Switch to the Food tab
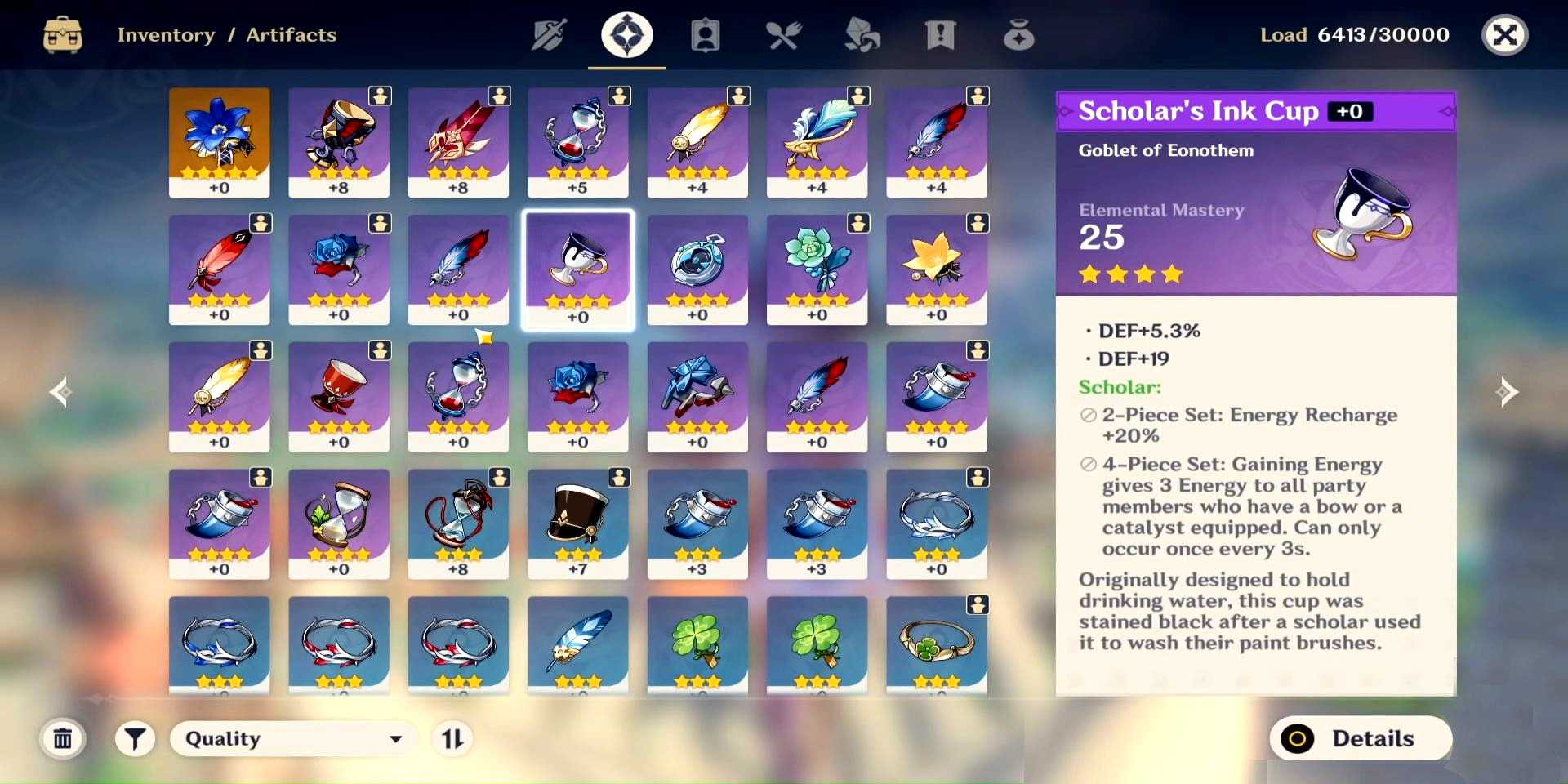 pyautogui.click(x=783, y=35)
